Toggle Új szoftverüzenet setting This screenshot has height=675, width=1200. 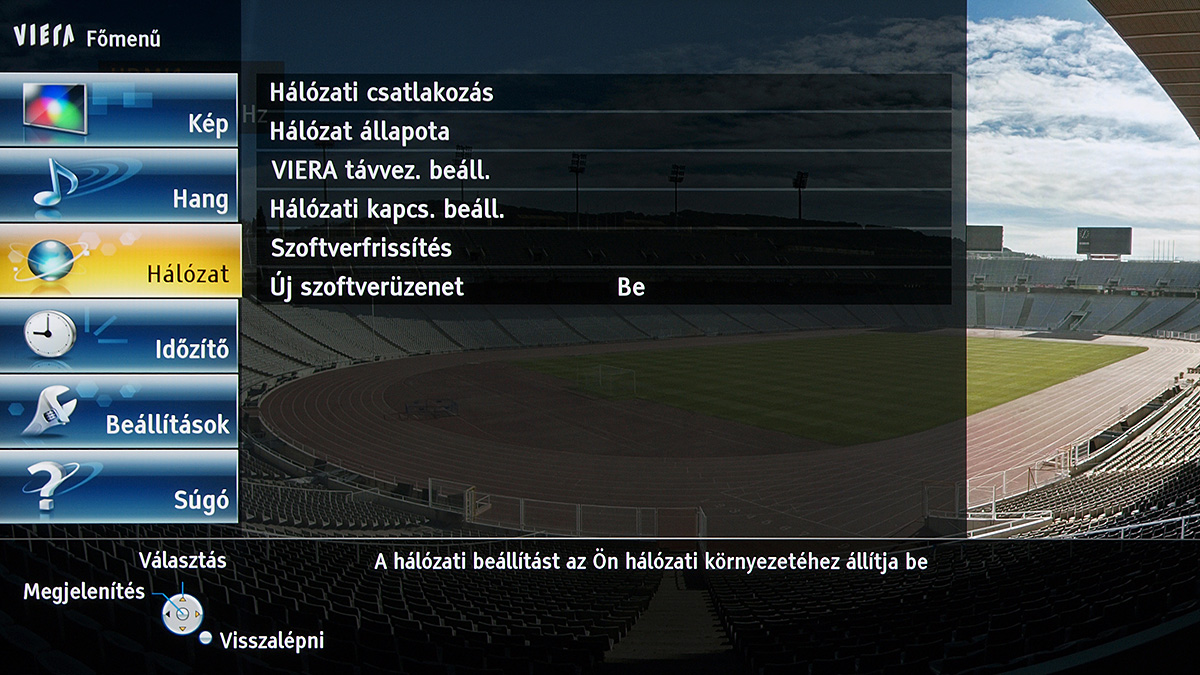tap(603, 288)
